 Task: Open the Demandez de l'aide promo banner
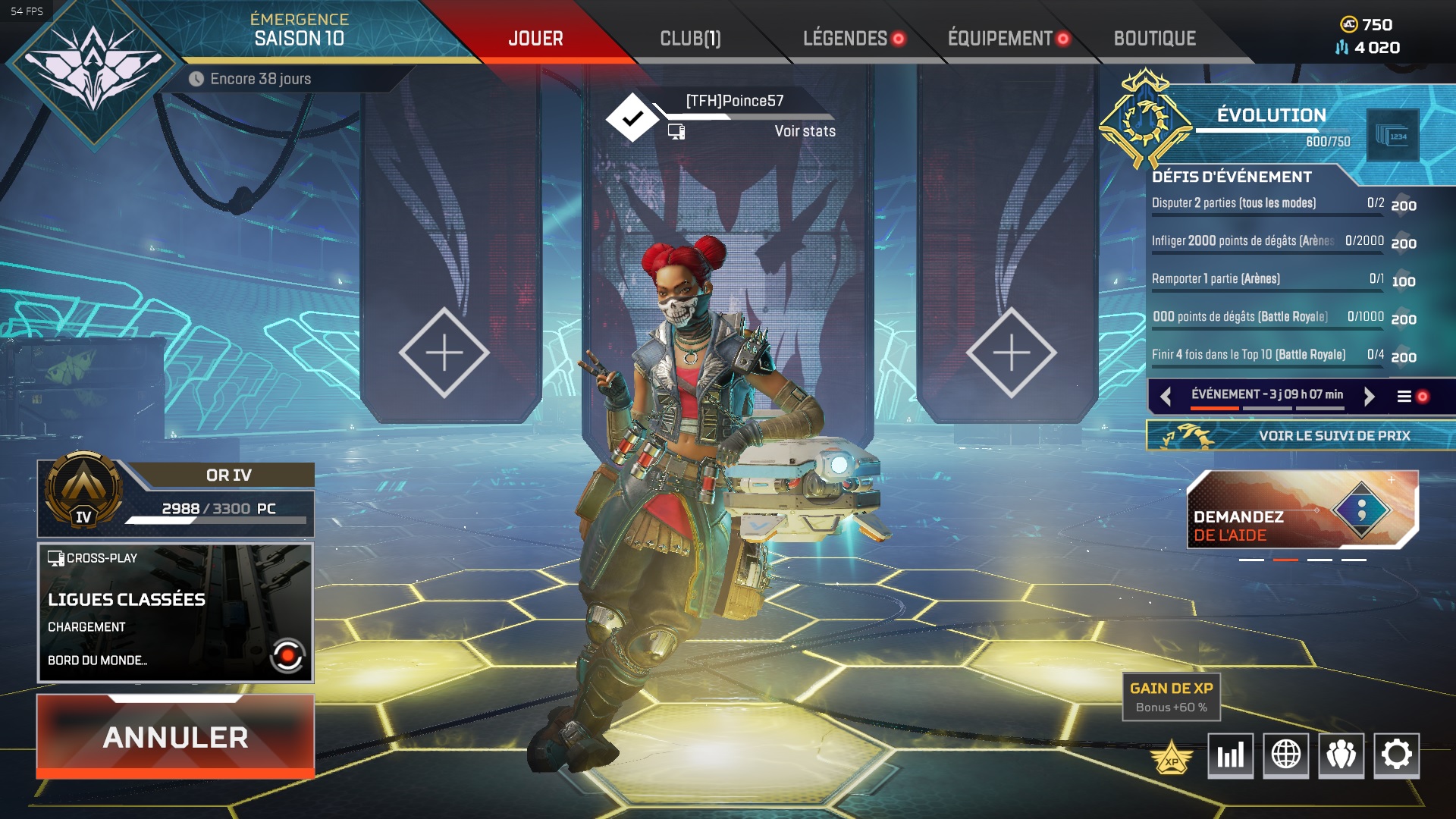pyautogui.click(x=1301, y=510)
